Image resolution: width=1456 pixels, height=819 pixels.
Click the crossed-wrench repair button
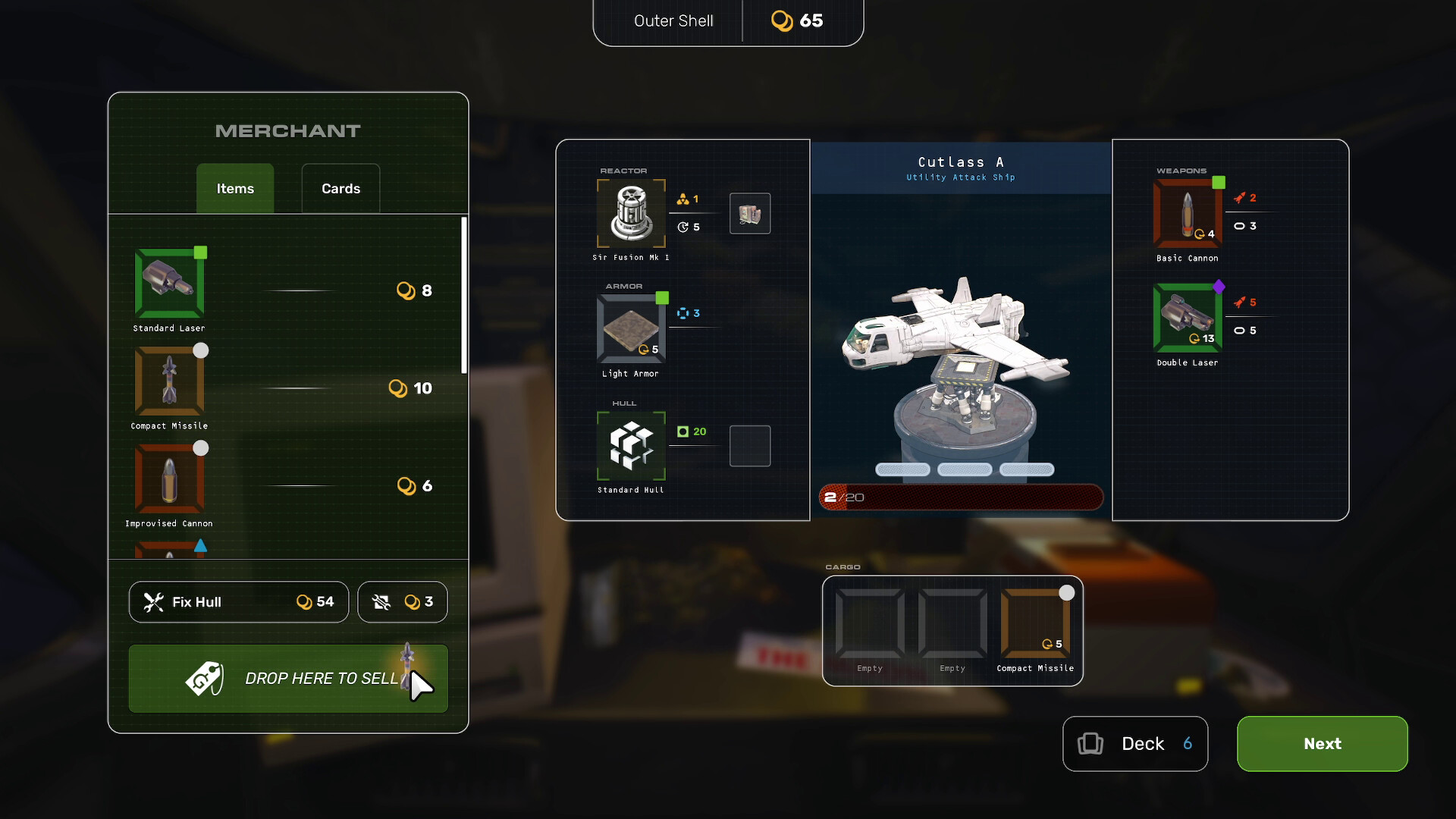click(402, 601)
